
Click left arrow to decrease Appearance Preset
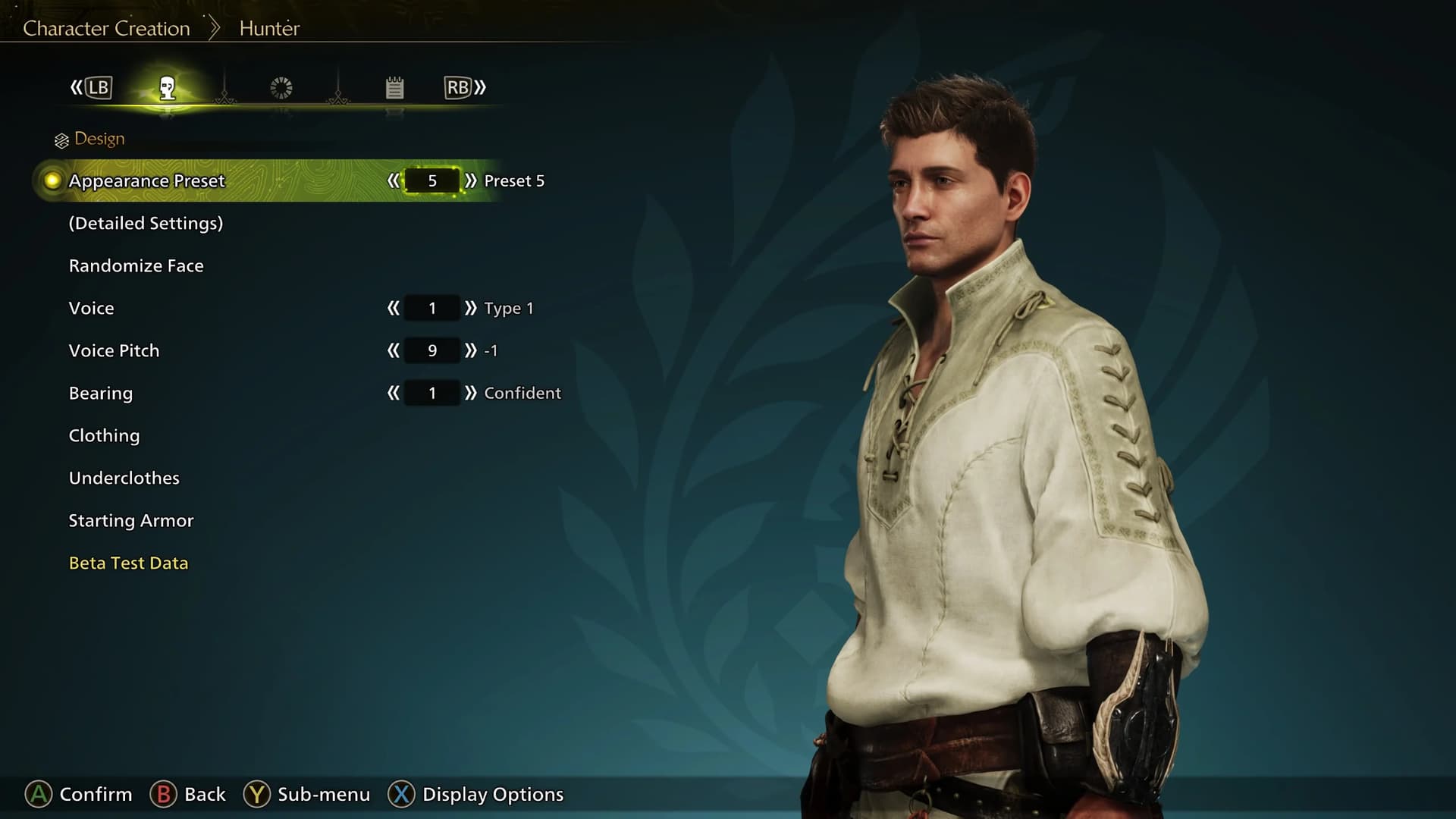tap(394, 180)
